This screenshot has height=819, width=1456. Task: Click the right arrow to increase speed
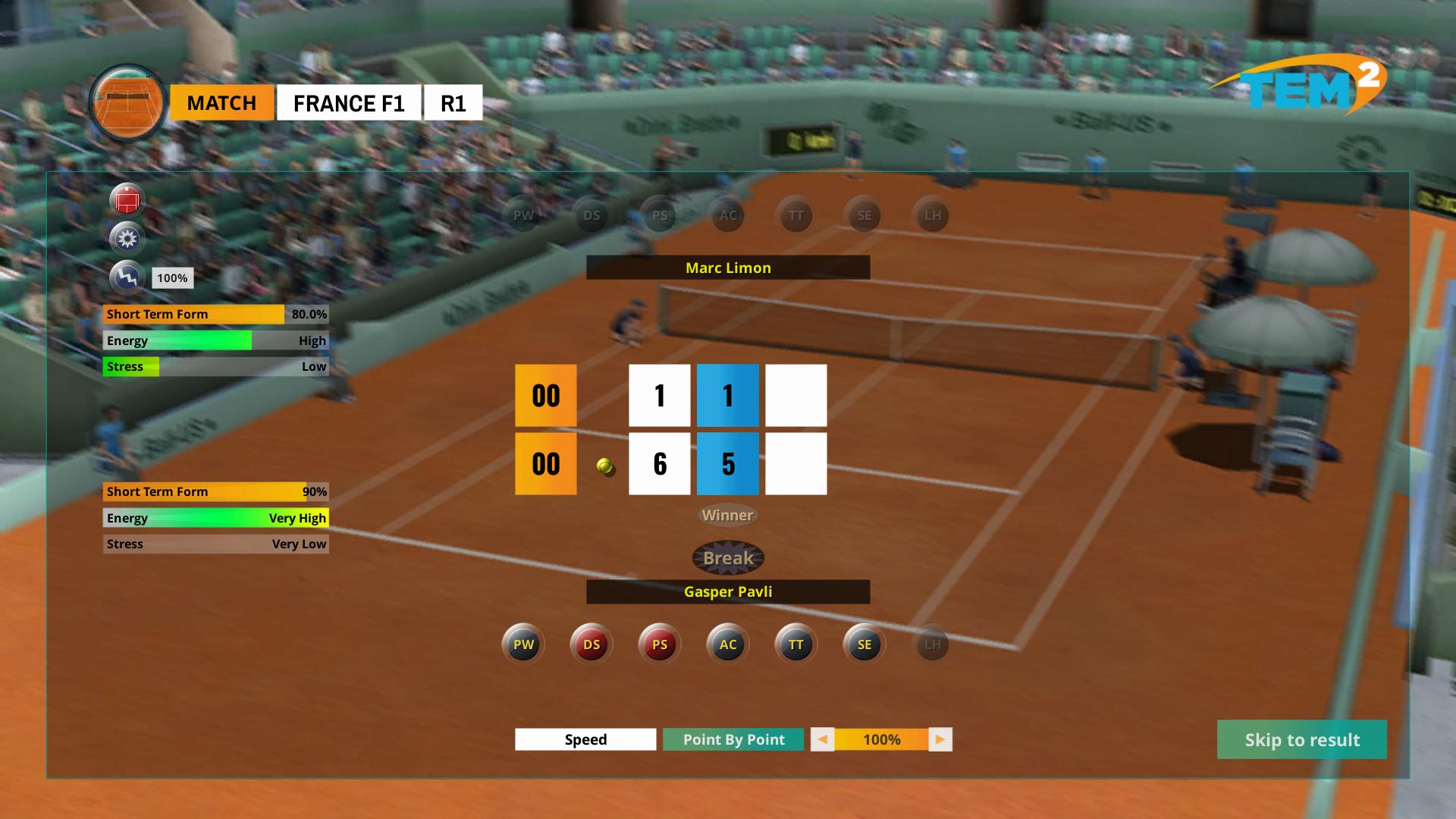click(x=940, y=739)
